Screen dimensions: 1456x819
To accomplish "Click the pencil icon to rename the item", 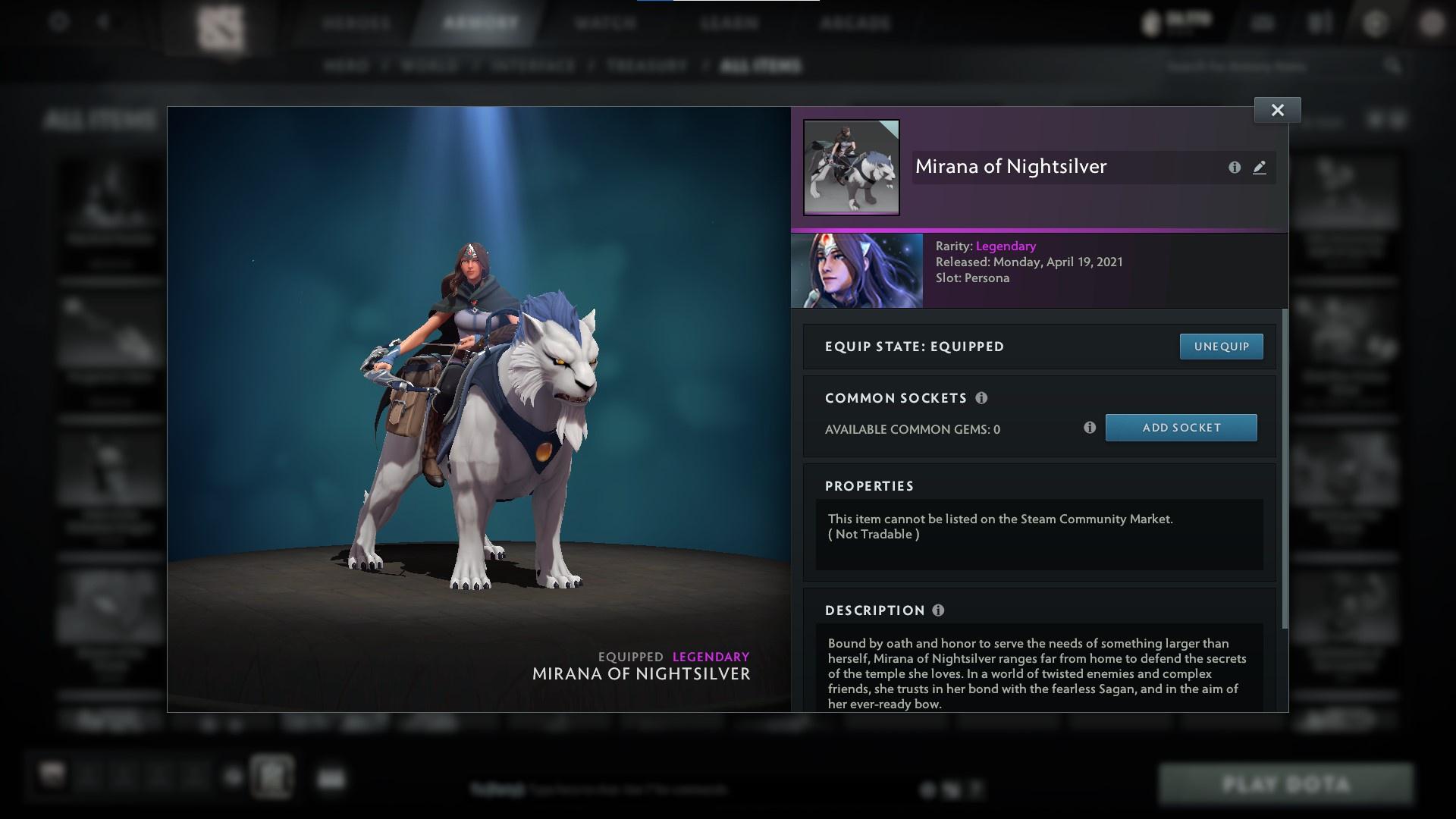I will point(1260,168).
